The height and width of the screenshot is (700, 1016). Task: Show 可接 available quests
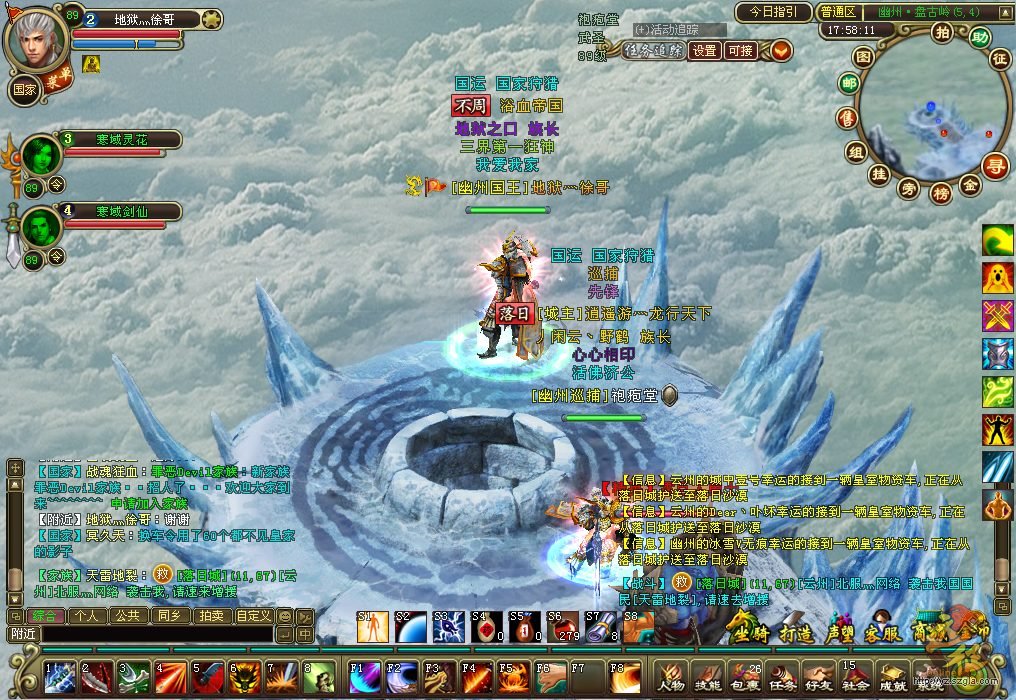coord(740,50)
